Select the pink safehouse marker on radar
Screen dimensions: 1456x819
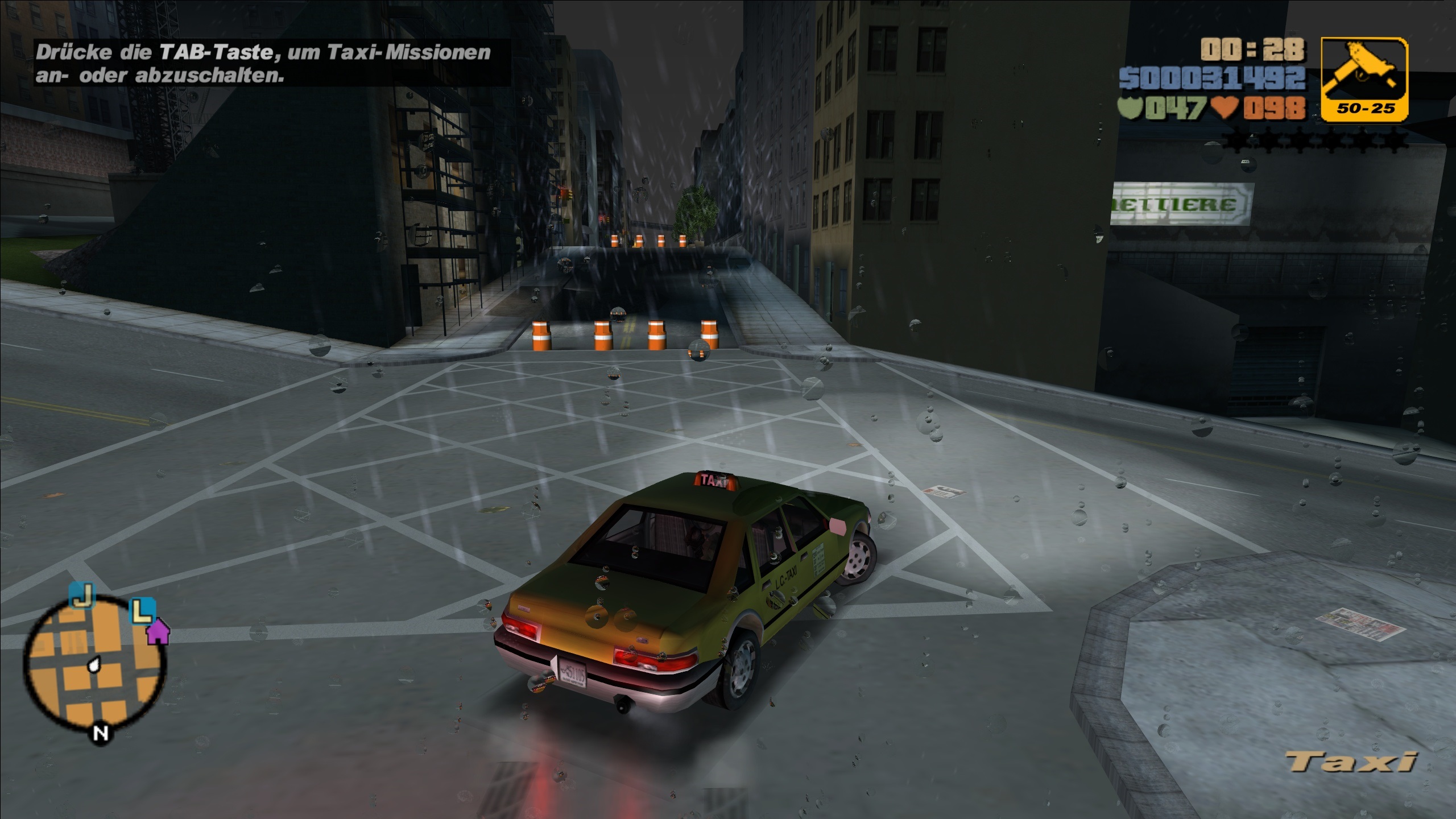click(x=158, y=631)
